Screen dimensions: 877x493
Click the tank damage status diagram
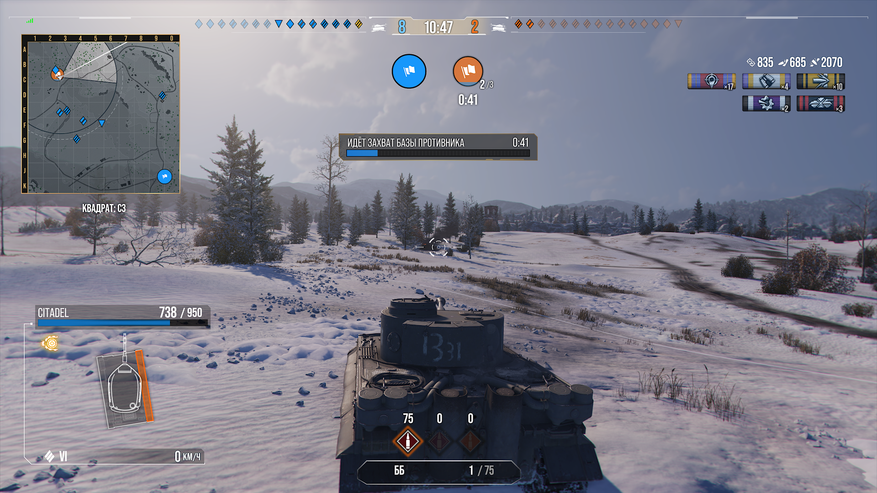tap(124, 383)
